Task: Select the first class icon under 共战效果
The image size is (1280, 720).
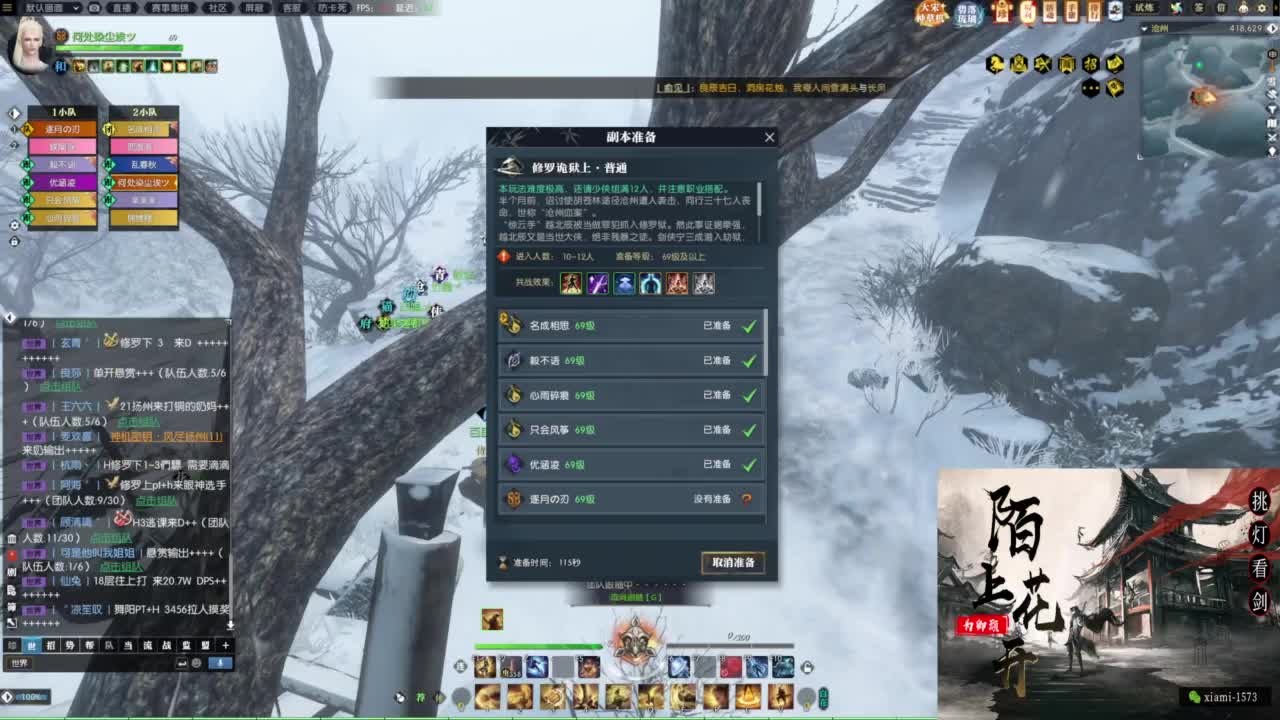Action: point(570,284)
